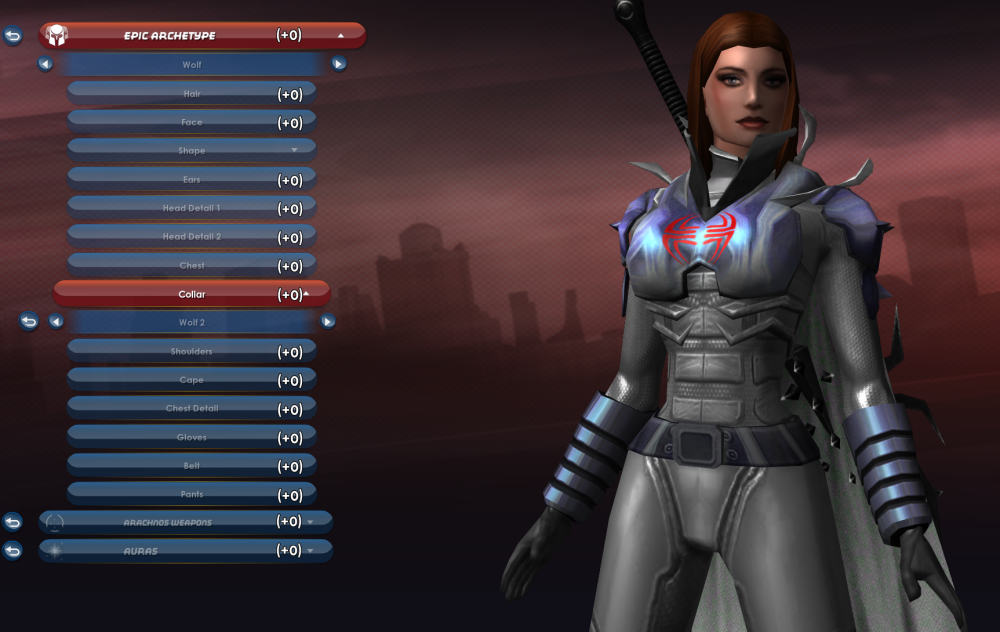The width and height of the screenshot is (1000, 632).
Task: Expand the Shoulders category
Action: pyautogui.click(x=192, y=352)
